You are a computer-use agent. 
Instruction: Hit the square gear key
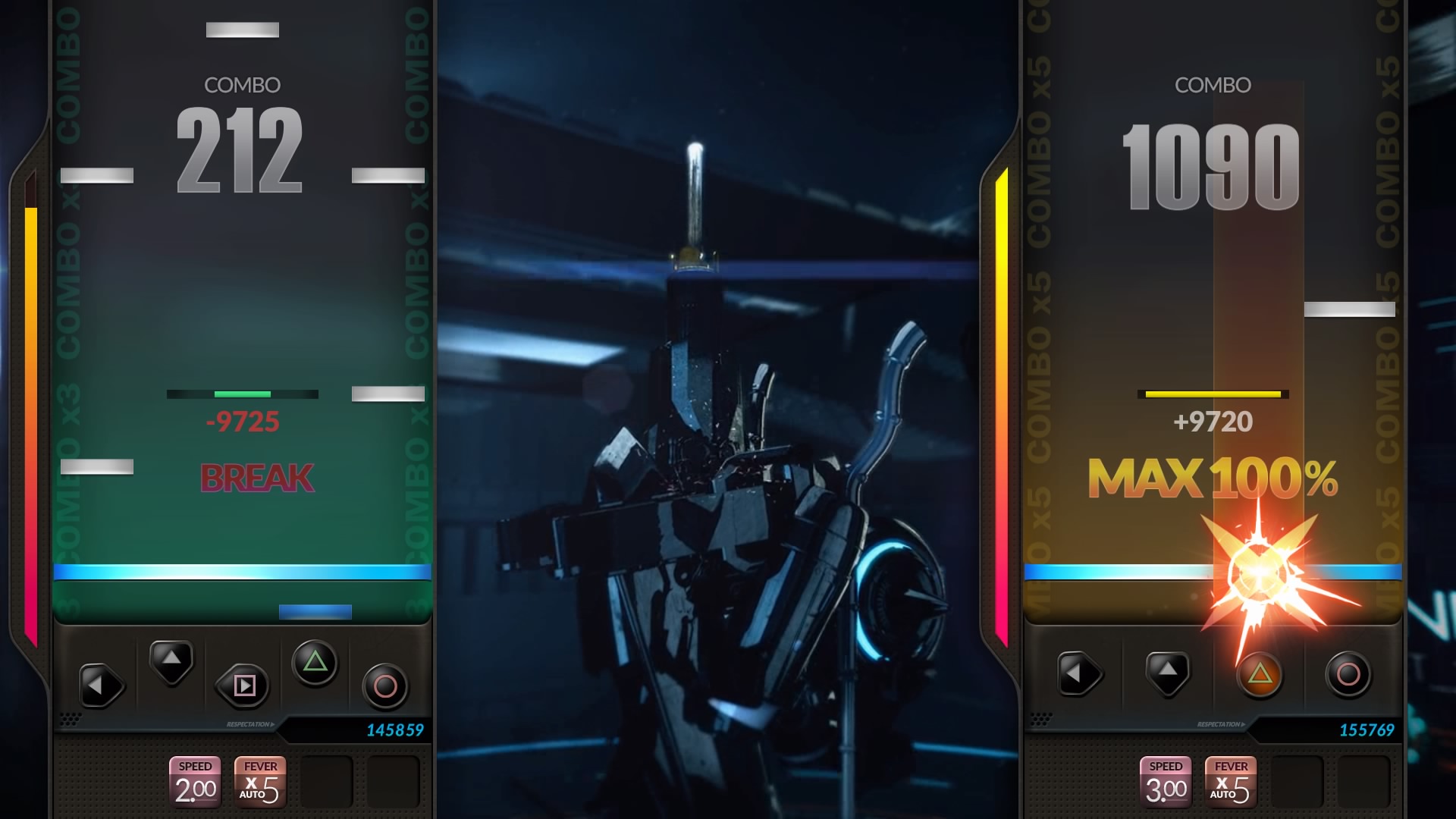click(243, 686)
